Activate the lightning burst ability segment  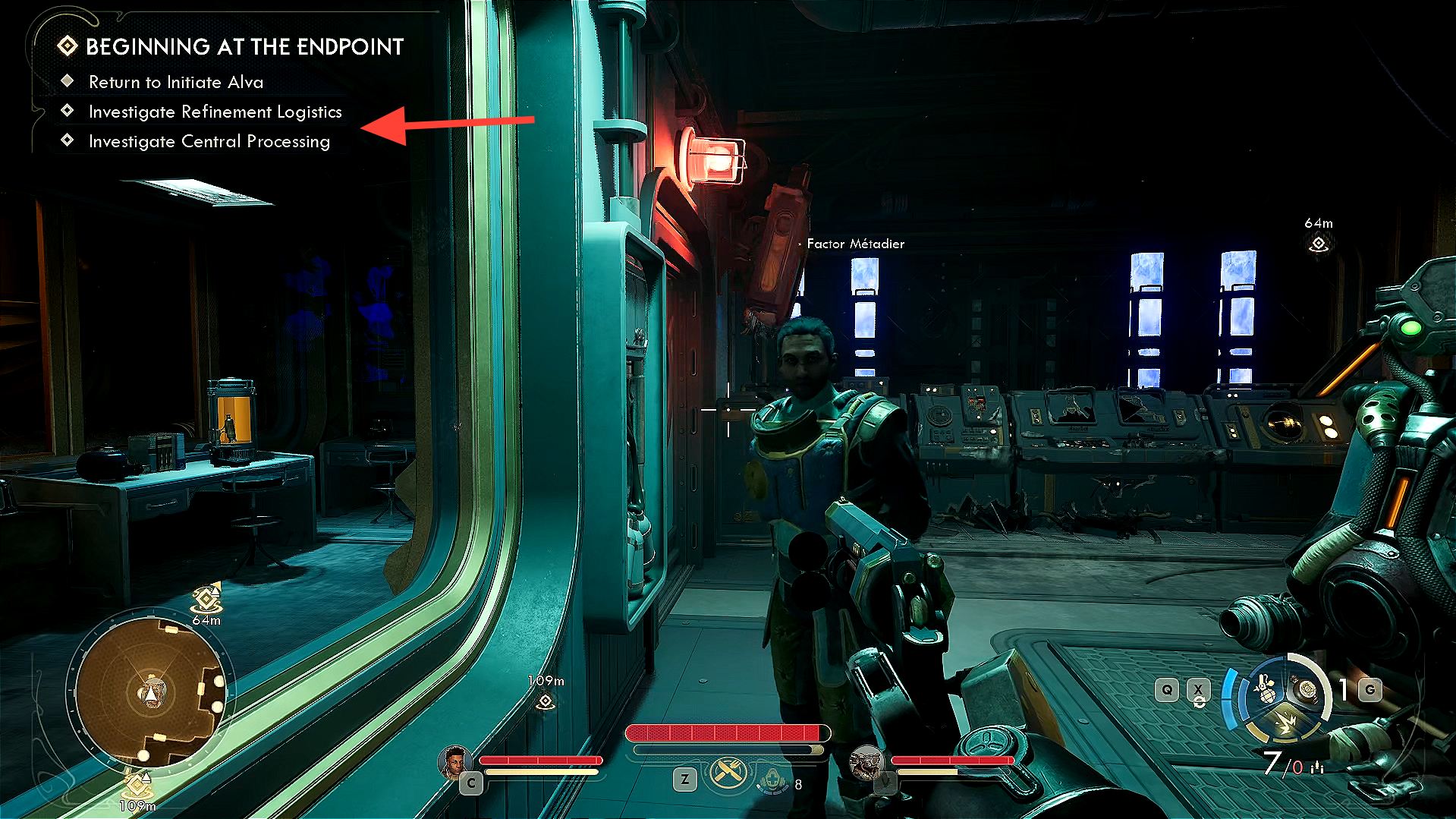[x=1285, y=722]
